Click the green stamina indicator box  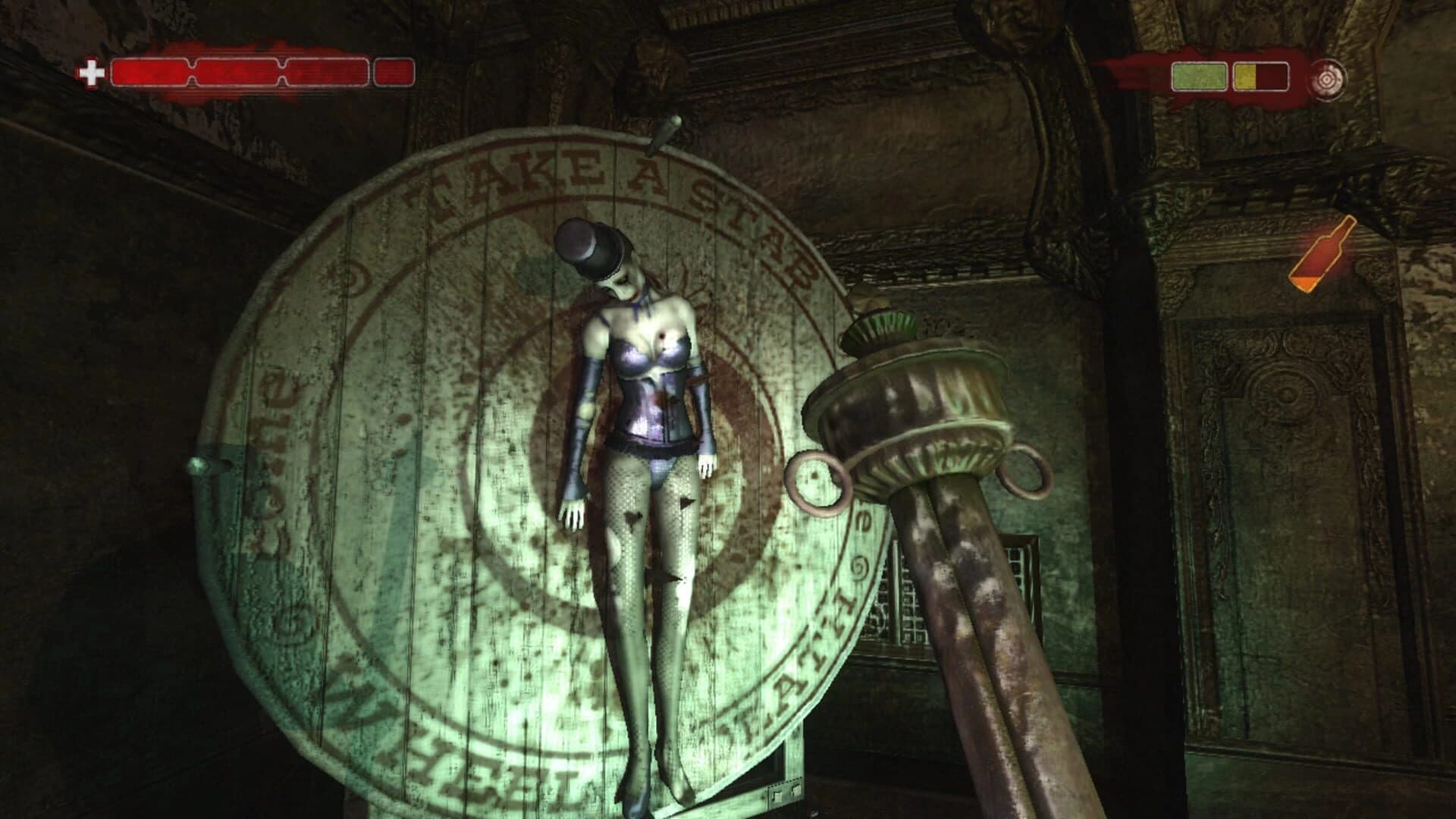(1198, 76)
